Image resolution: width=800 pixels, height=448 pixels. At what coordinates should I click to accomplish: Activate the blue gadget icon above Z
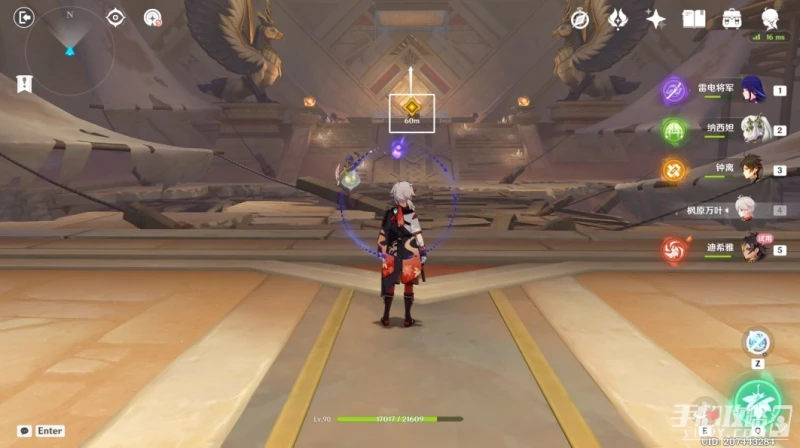(x=757, y=342)
